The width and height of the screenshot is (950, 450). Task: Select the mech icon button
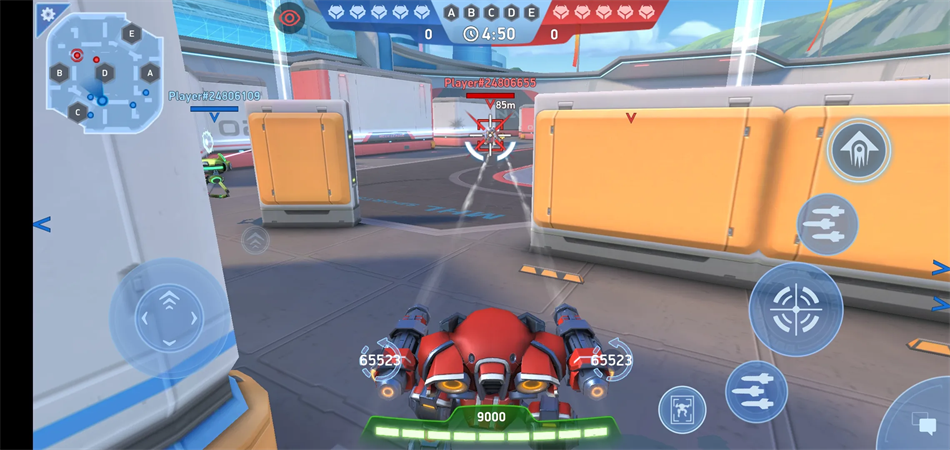(x=682, y=409)
